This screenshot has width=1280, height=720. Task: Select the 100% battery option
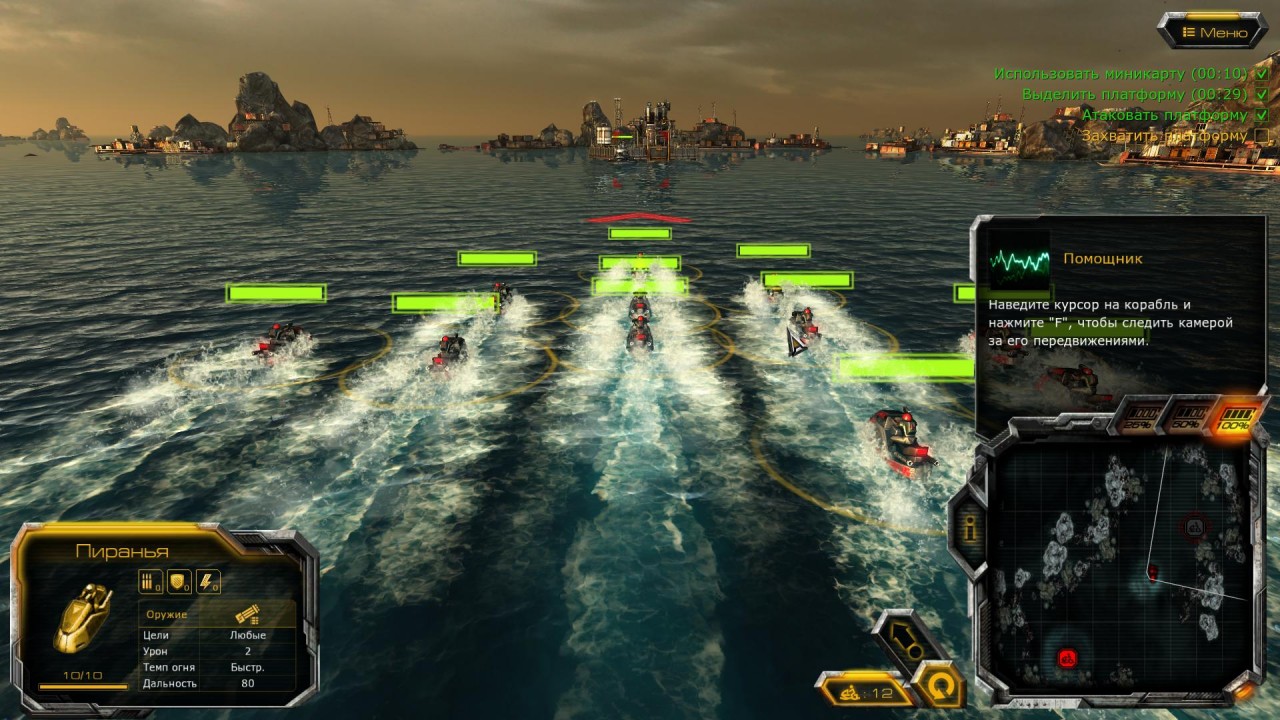pos(1235,418)
